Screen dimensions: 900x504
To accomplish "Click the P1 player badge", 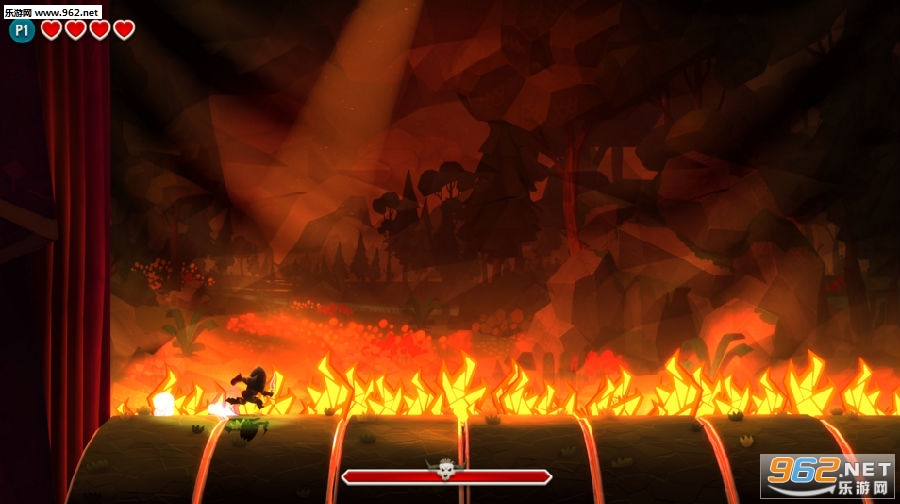I will coord(22,31).
